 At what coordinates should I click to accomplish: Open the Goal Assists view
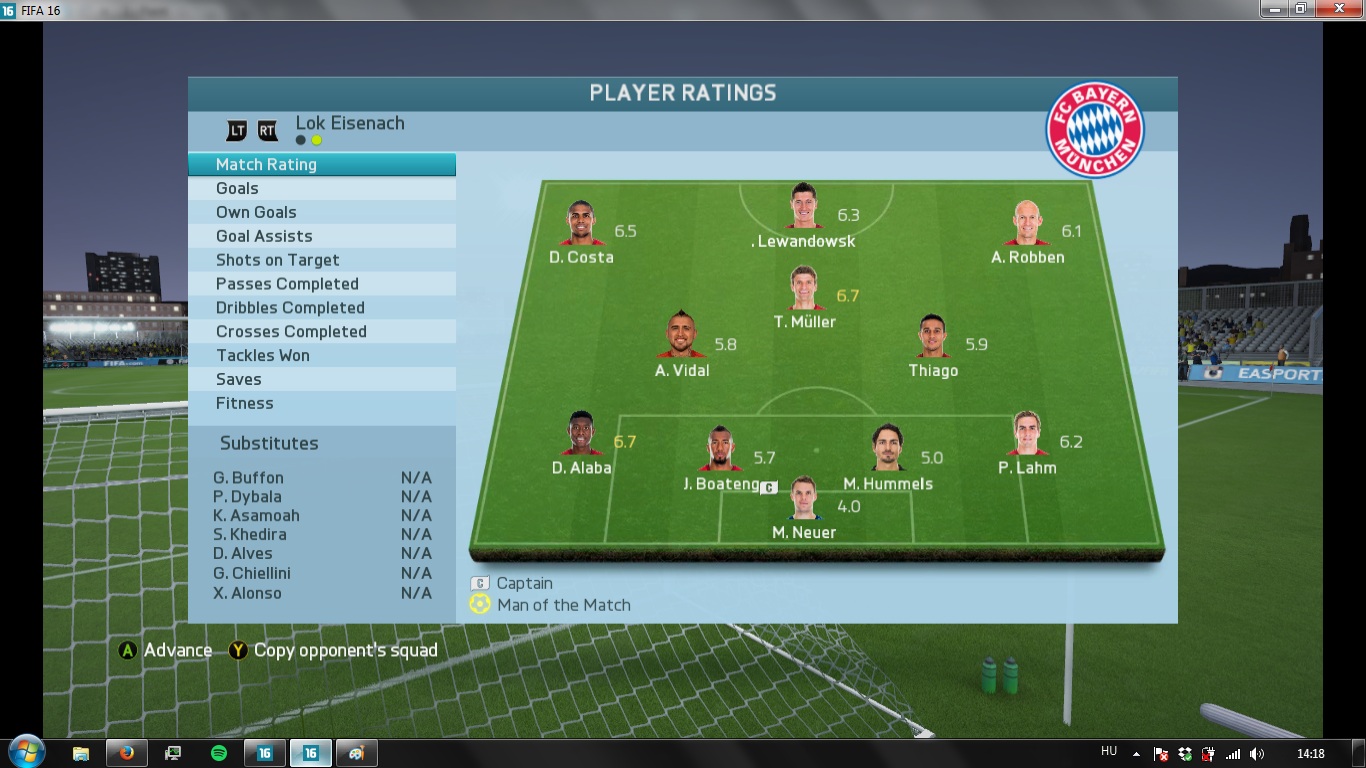321,237
